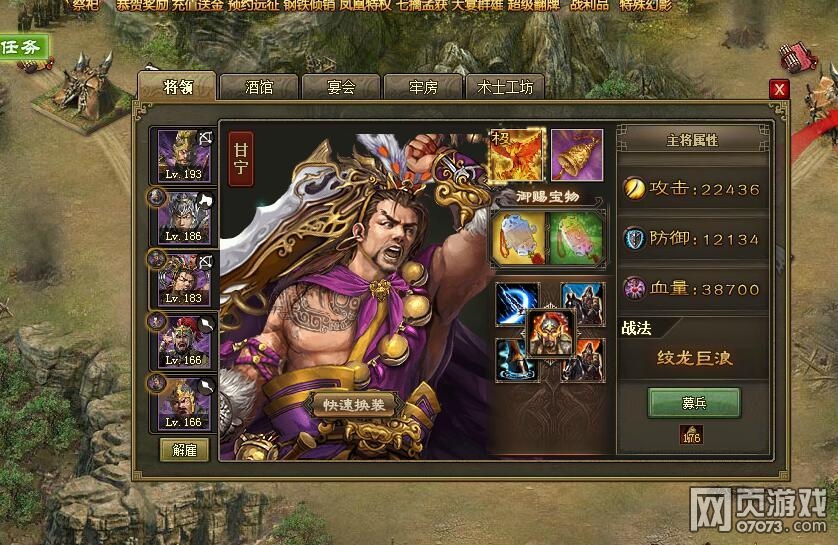Viewport: 838px width, 545px height.
Task: Click the green 募兵 recruit button
Action: (694, 402)
